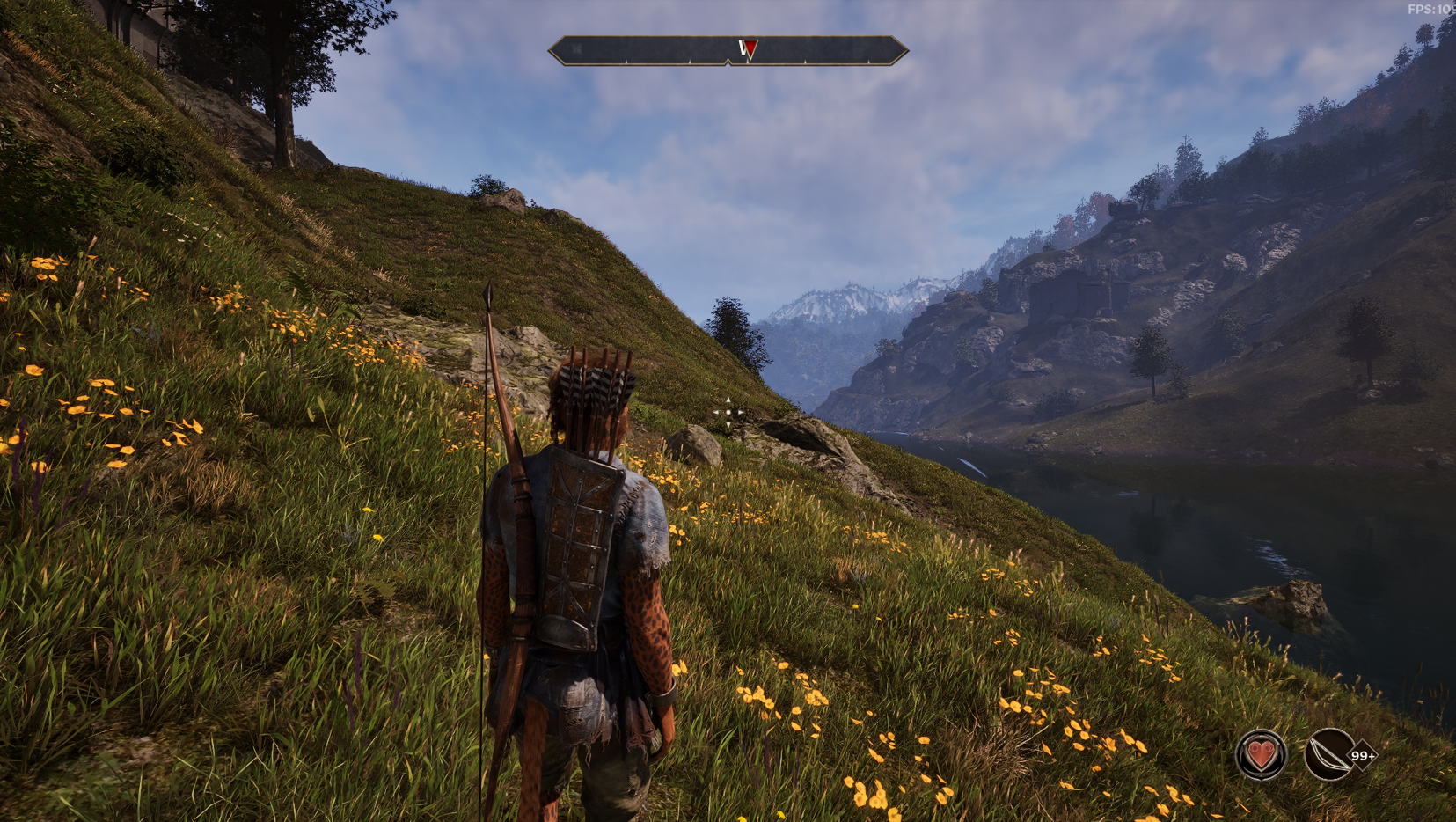Click the red marker on the compass bar

coord(749,49)
